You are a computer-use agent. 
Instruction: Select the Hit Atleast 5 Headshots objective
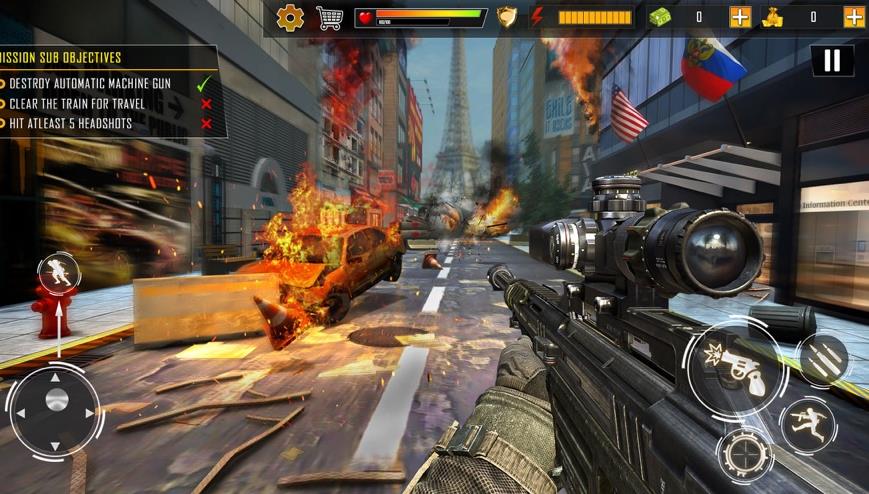pyautogui.click(x=78, y=124)
